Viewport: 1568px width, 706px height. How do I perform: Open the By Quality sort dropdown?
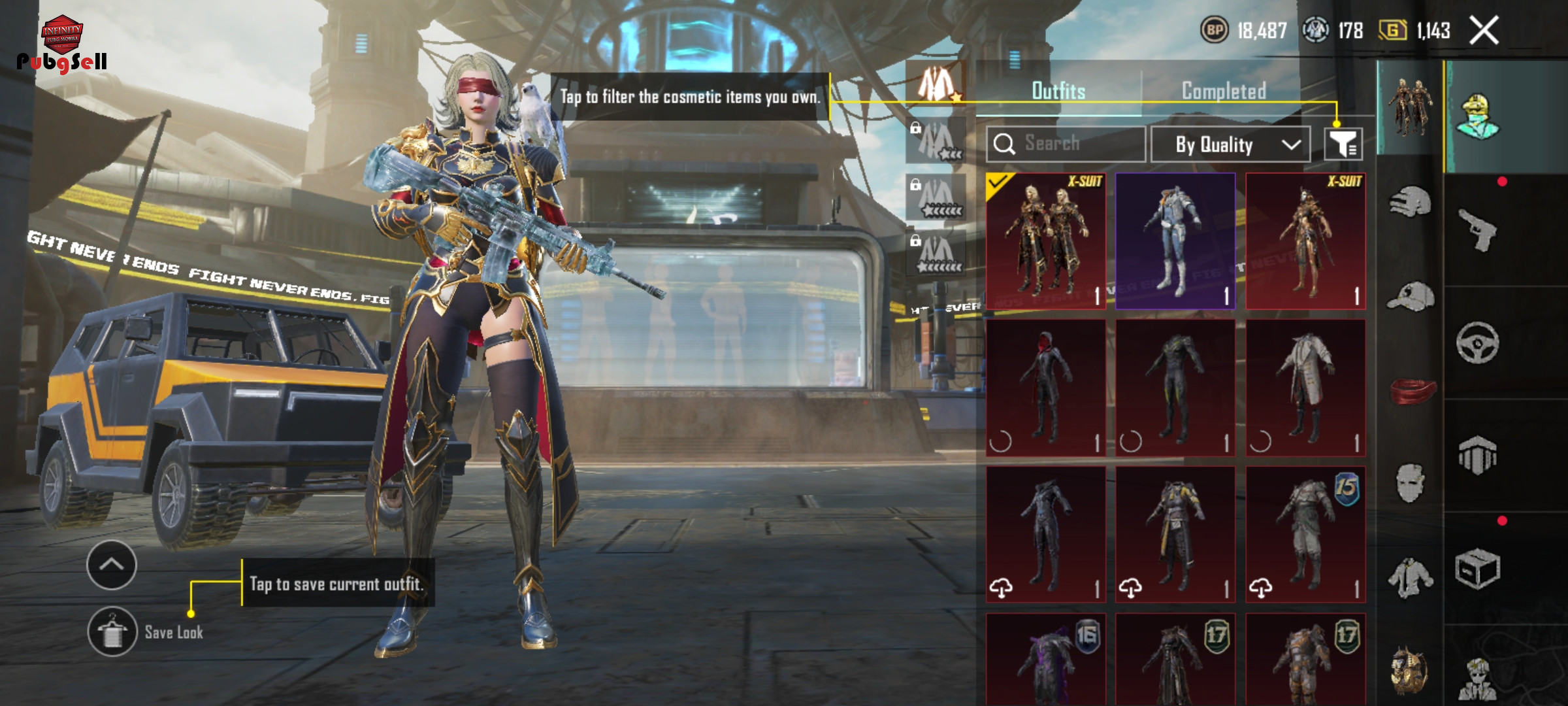click(x=1230, y=144)
